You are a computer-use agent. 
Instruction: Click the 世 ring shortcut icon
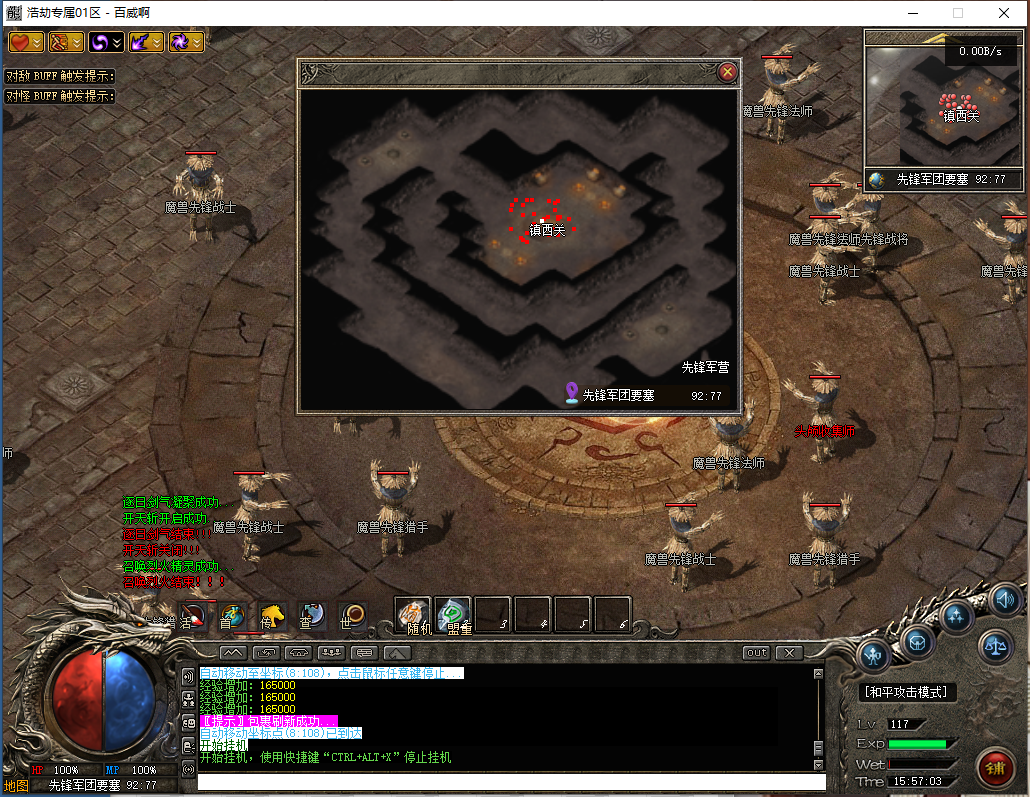click(351, 615)
